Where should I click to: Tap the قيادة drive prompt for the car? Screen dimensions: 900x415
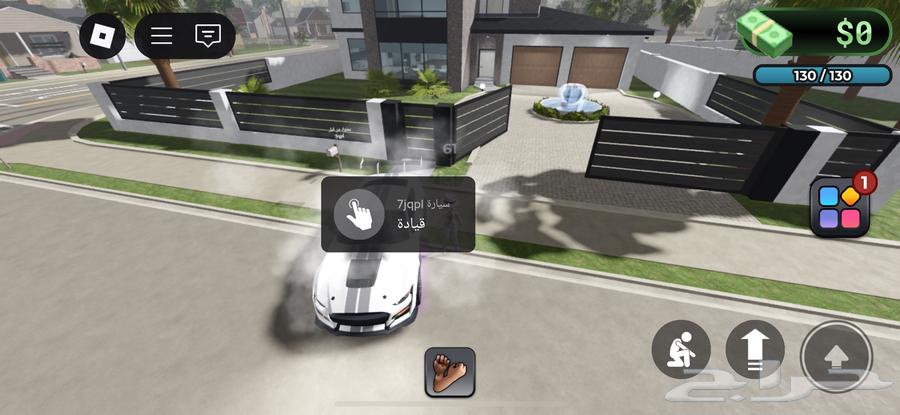click(397, 214)
